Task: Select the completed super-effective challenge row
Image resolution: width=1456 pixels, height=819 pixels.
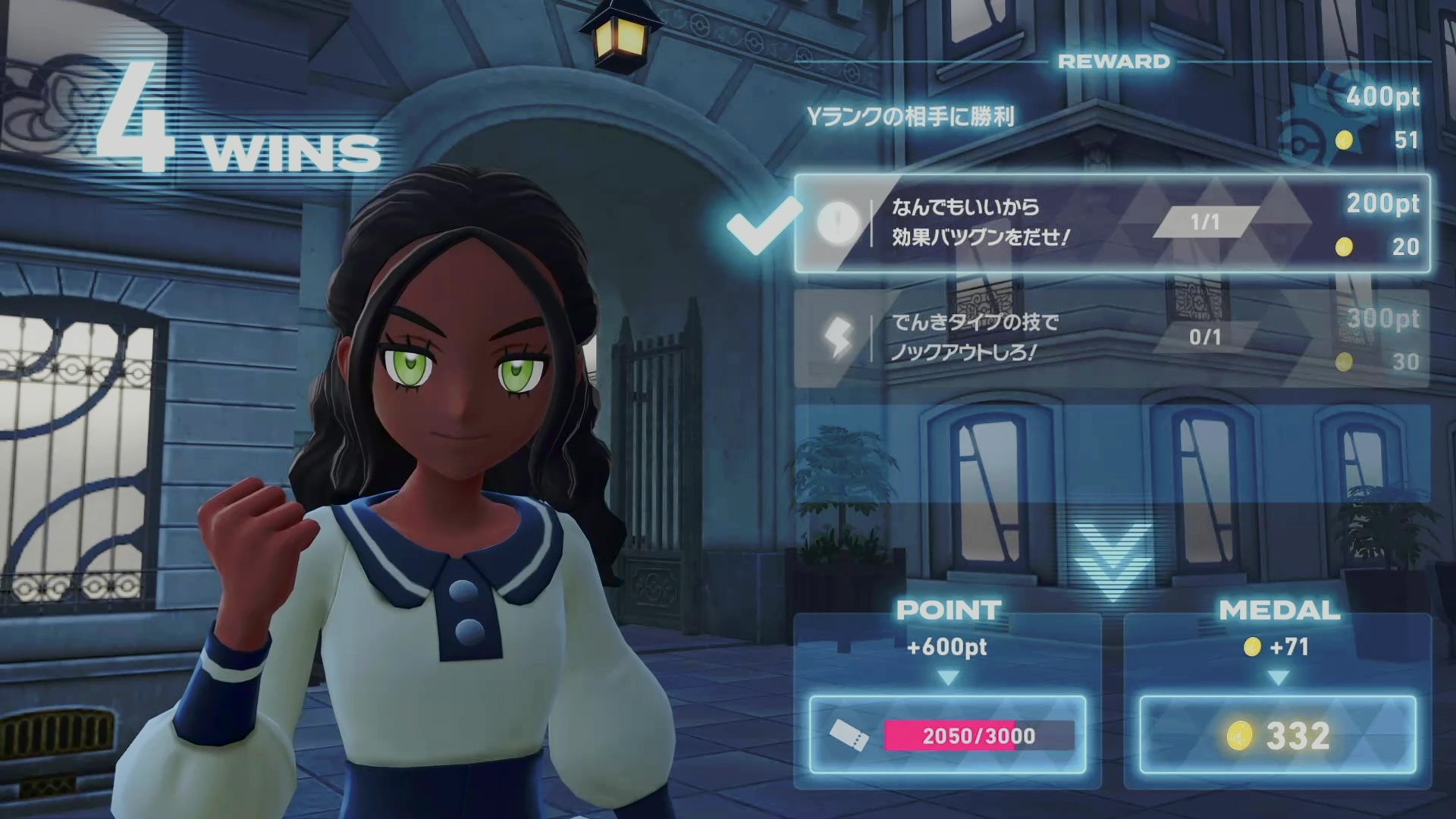Action: [x=1112, y=224]
